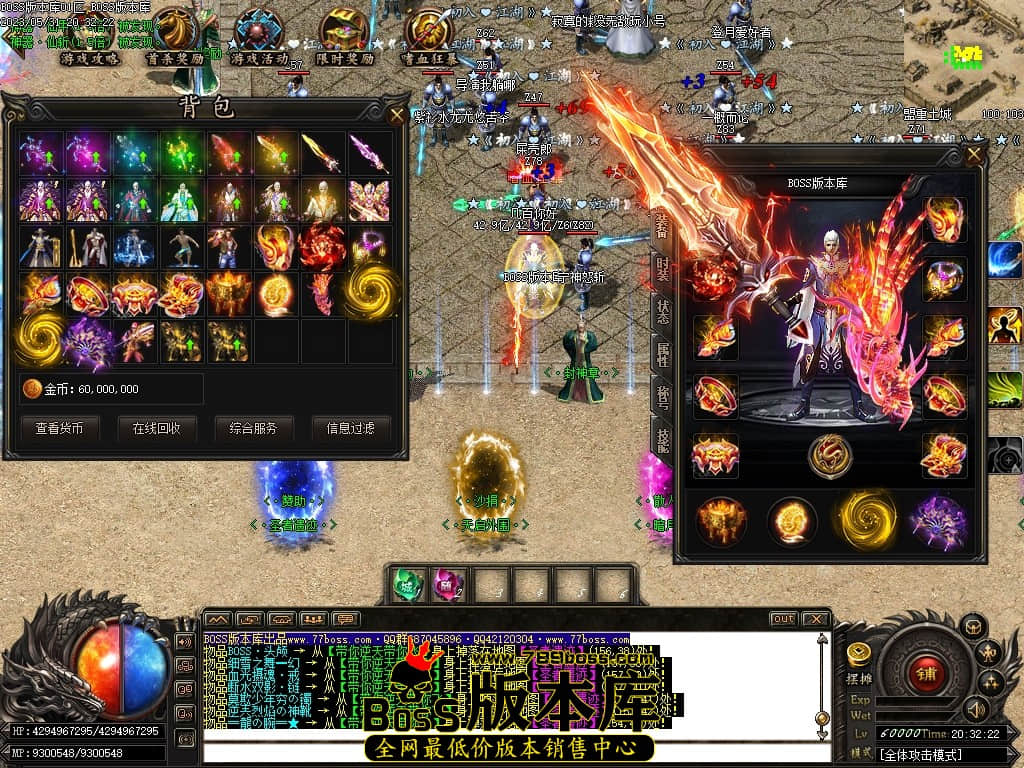Image resolution: width=1024 pixels, height=768 pixels.
Task: Activate the 嗜血狂暴 top icon
Action: (430, 38)
